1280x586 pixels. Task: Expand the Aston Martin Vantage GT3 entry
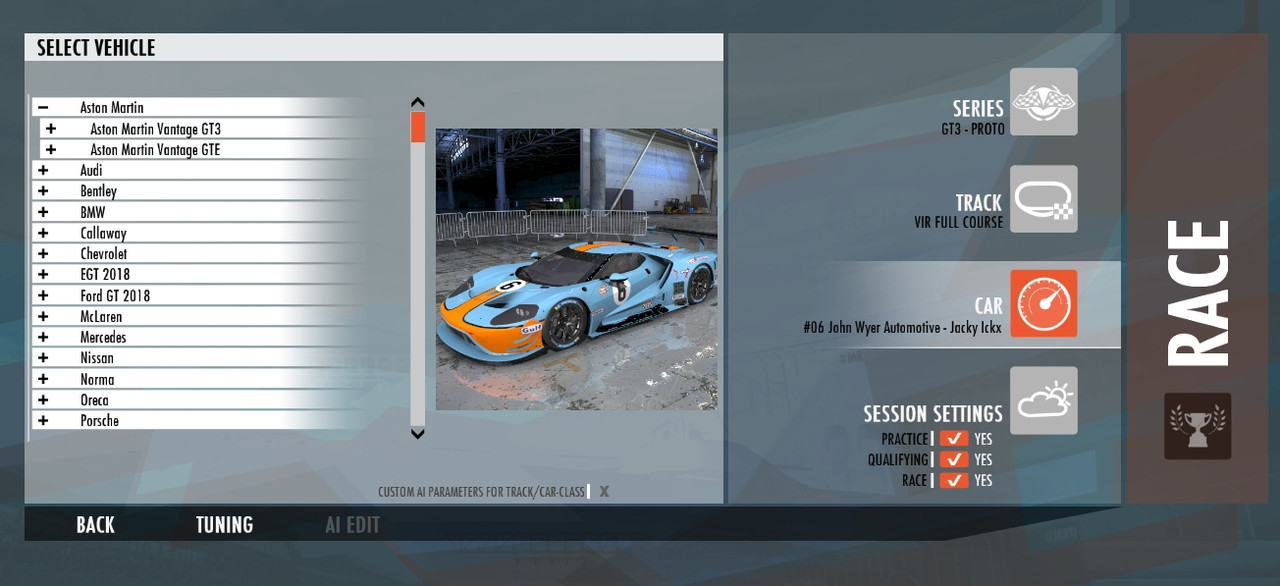pos(51,129)
